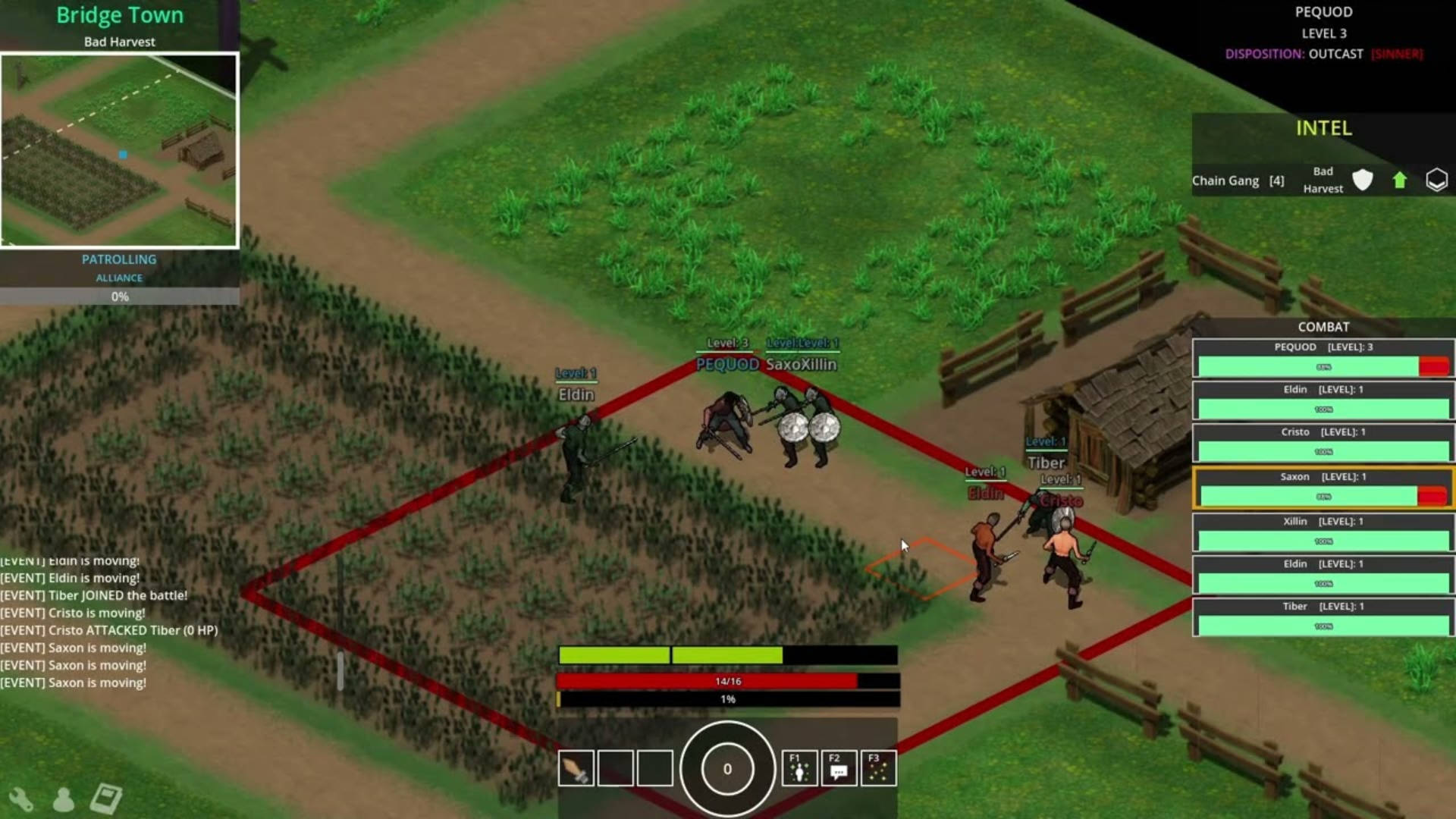Activate the F1 character ability icon
This screenshot has width=1456, height=819.
[x=799, y=768]
